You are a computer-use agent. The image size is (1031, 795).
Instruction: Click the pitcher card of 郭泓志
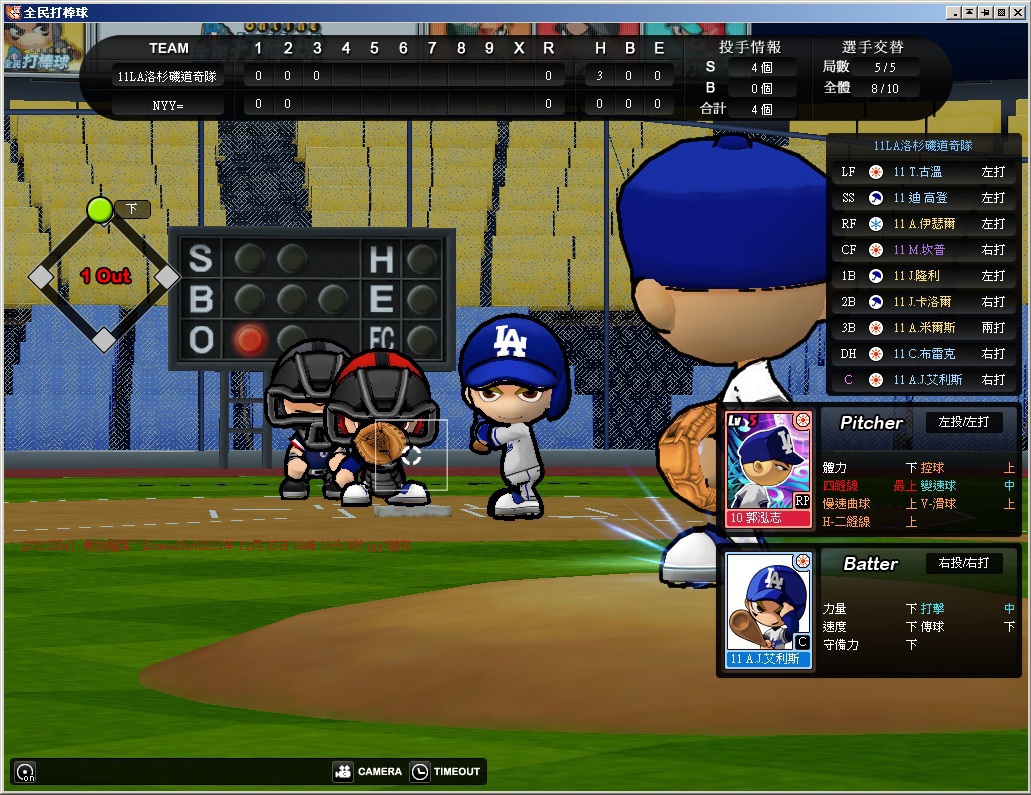click(x=768, y=468)
